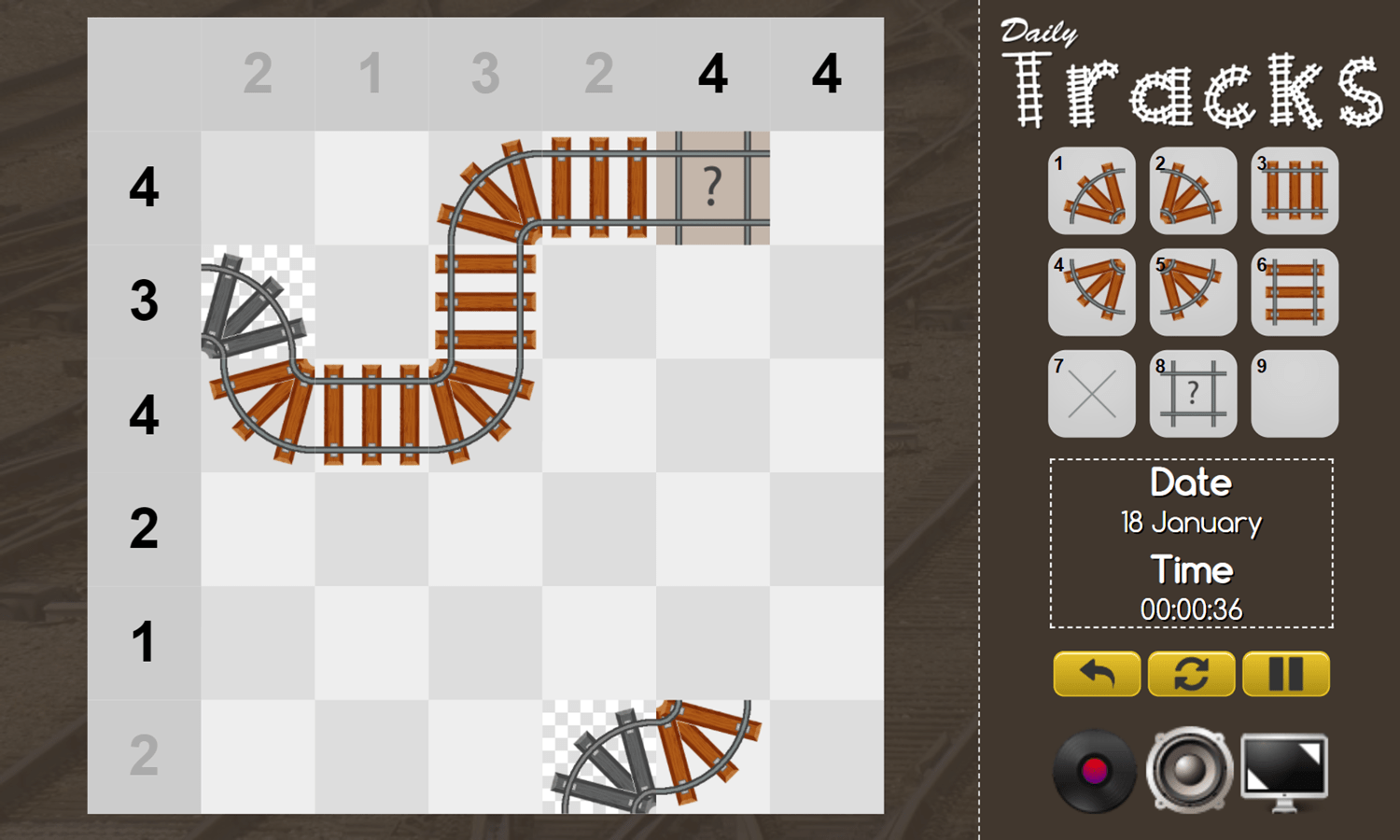Choose the vertical straight track piece 3
This screenshot has width=1400, height=840.
1295,191
